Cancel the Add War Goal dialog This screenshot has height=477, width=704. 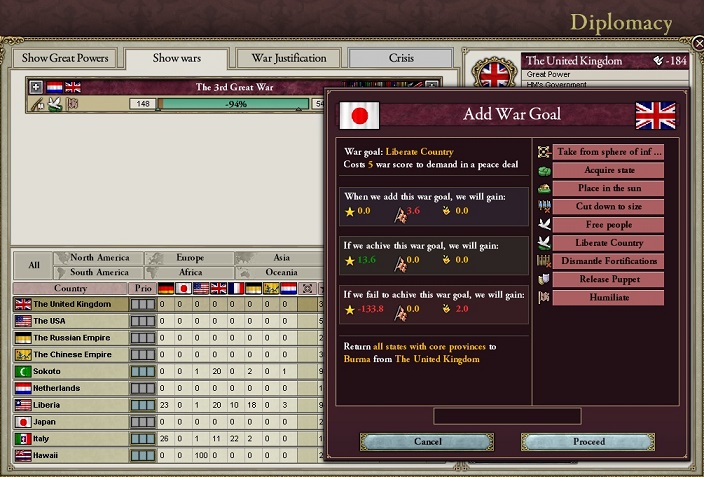427,441
